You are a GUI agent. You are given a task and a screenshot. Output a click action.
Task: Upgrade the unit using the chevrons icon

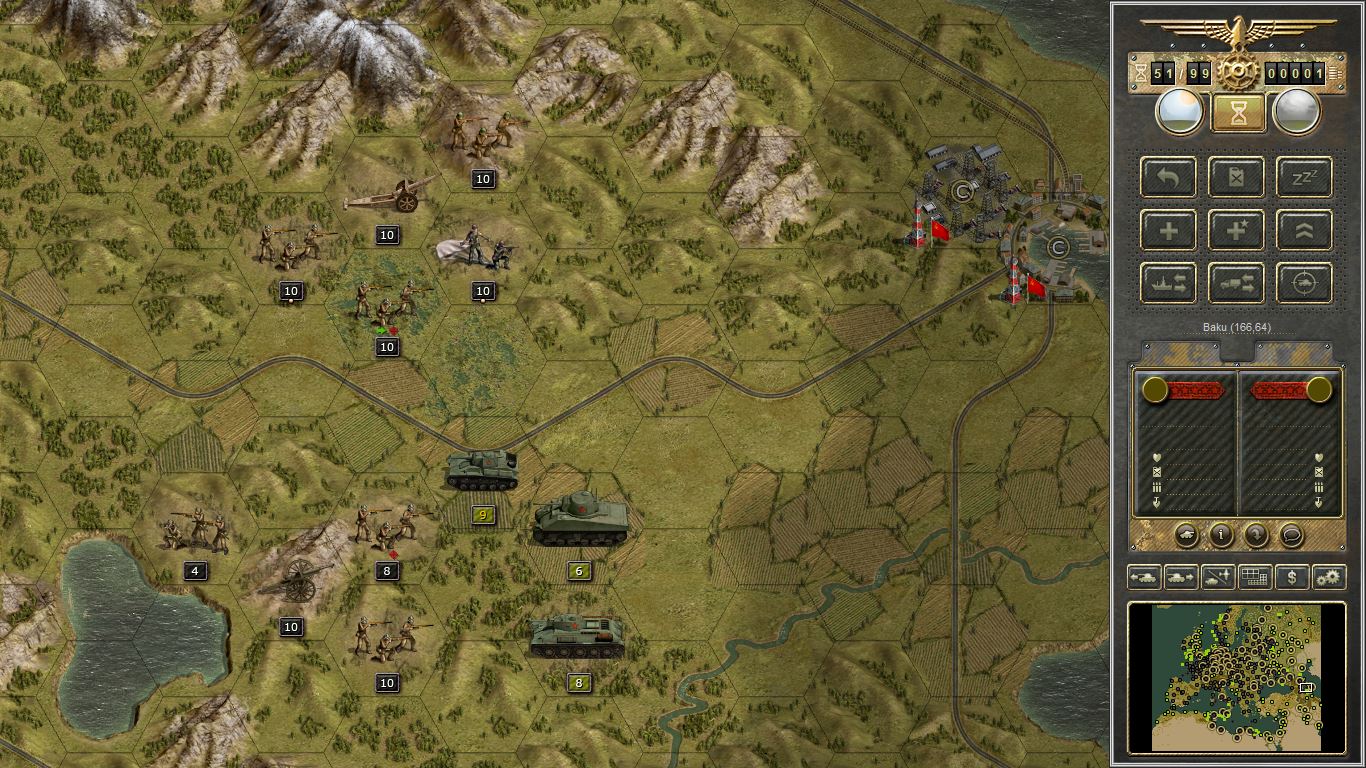pyautogui.click(x=1304, y=230)
